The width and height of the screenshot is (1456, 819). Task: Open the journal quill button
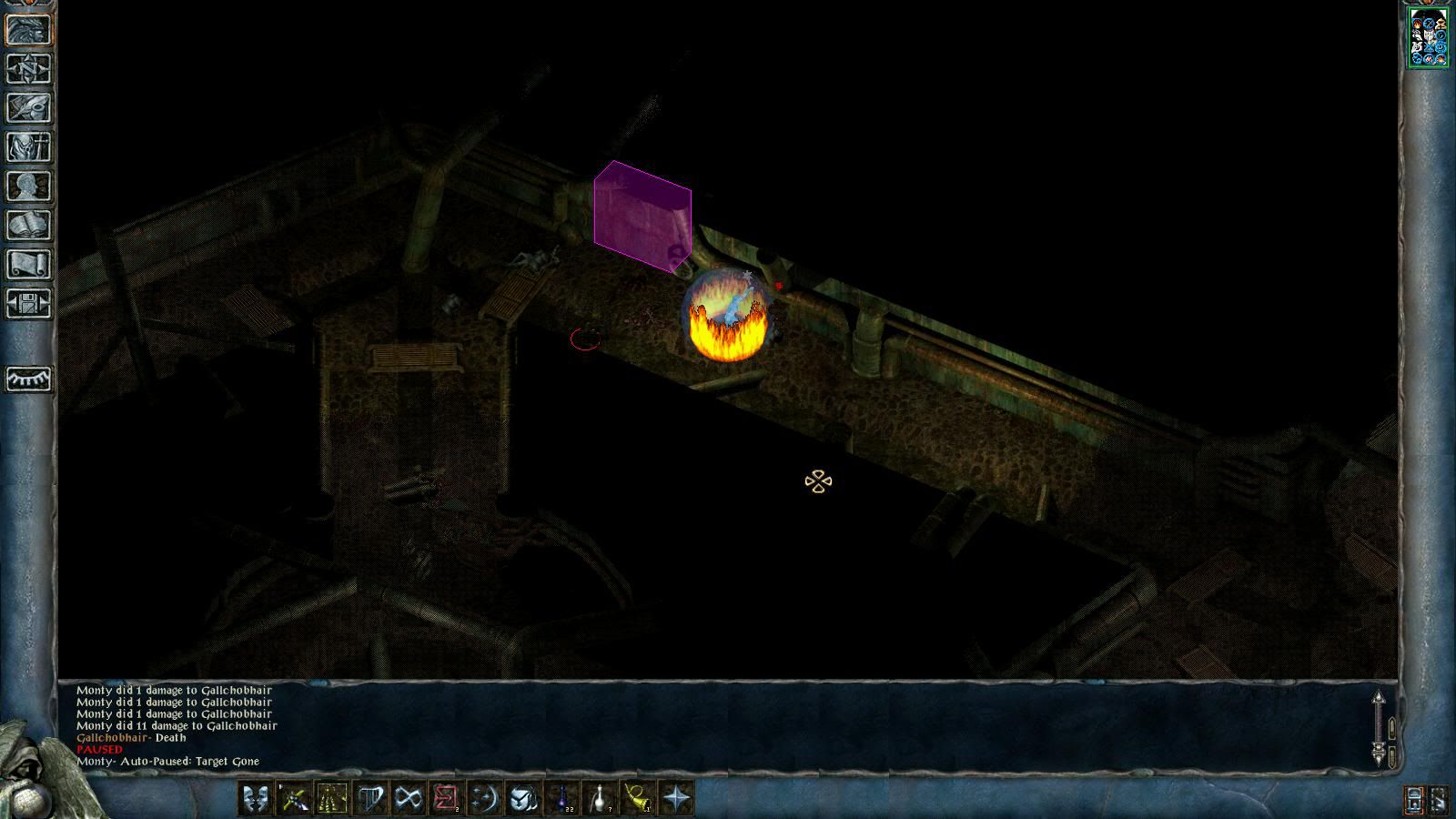[28, 108]
